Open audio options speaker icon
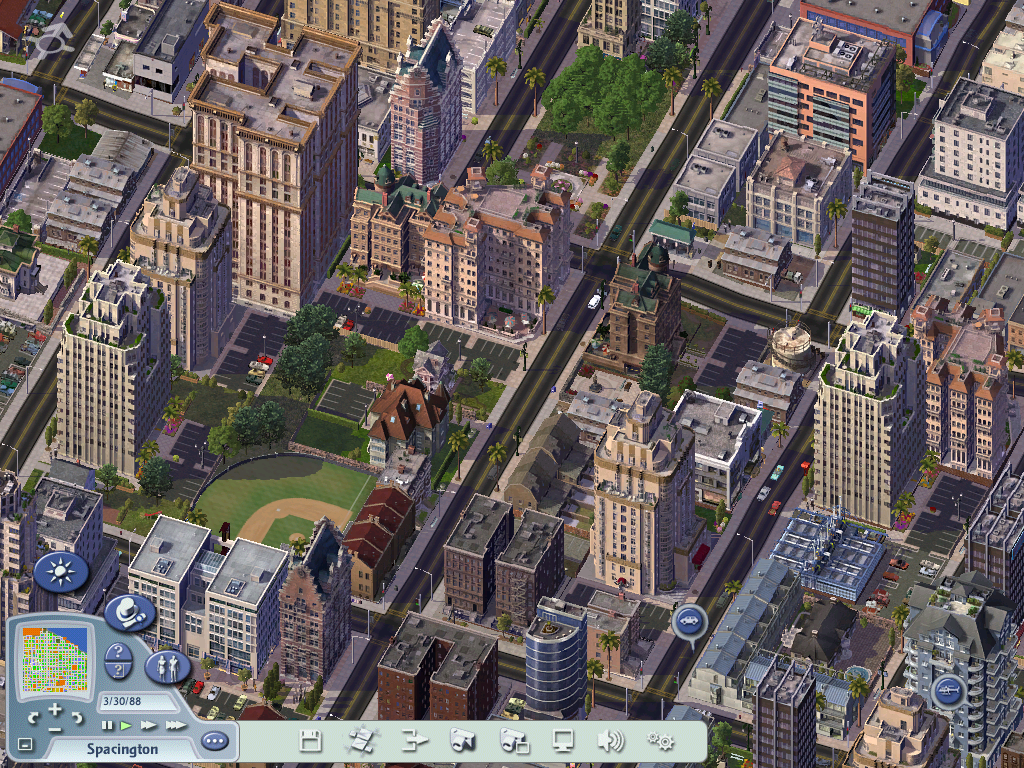Viewport: 1024px width, 768px height. click(610, 741)
